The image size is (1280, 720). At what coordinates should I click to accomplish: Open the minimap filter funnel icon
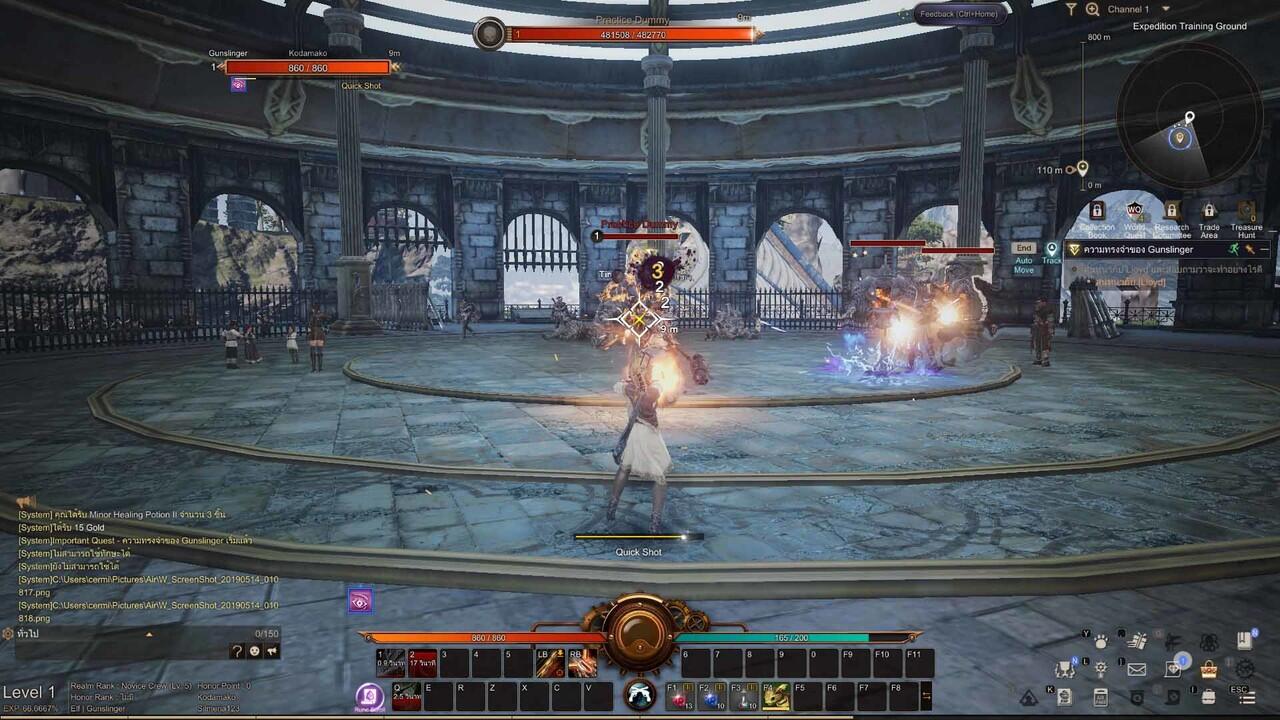pyautogui.click(x=1071, y=9)
